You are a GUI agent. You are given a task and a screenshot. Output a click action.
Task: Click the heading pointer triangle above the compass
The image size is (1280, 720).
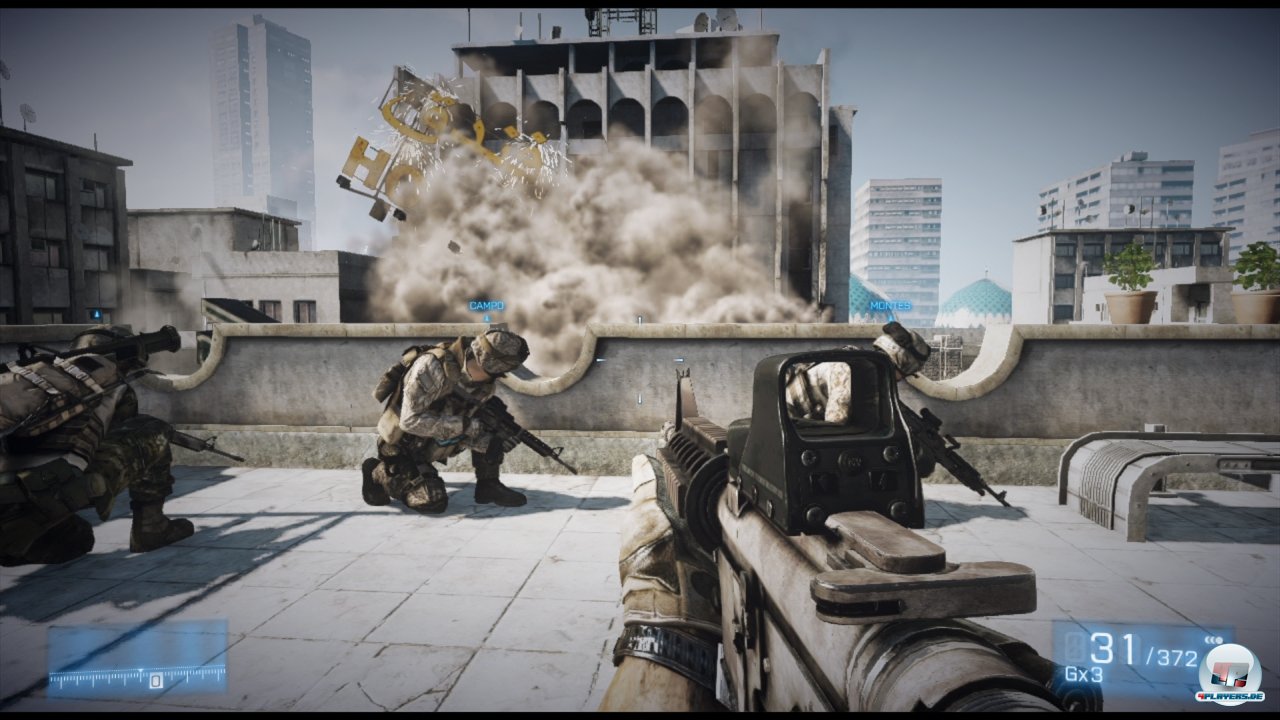141,670
